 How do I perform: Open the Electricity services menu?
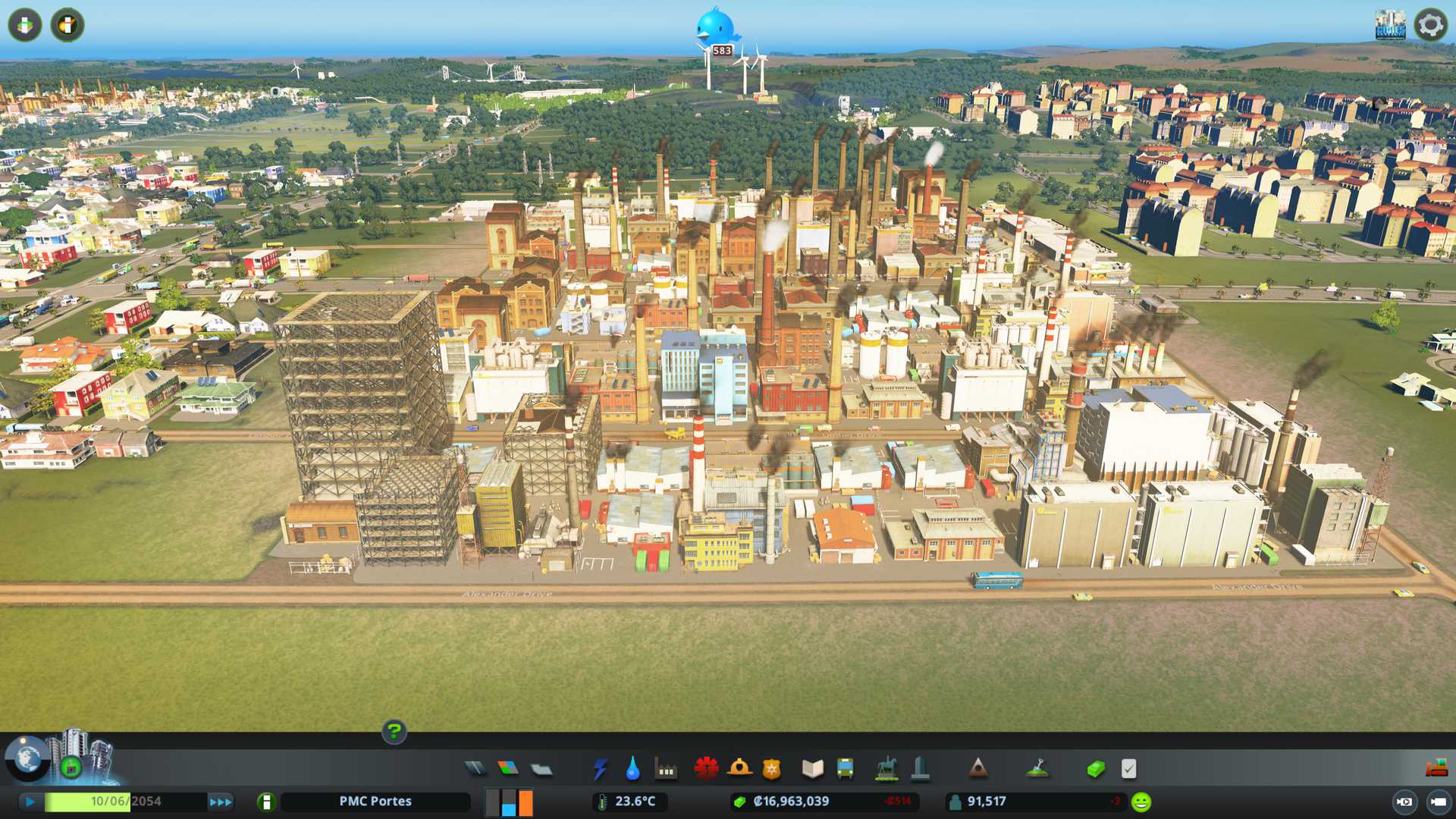(x=600, y=769)
